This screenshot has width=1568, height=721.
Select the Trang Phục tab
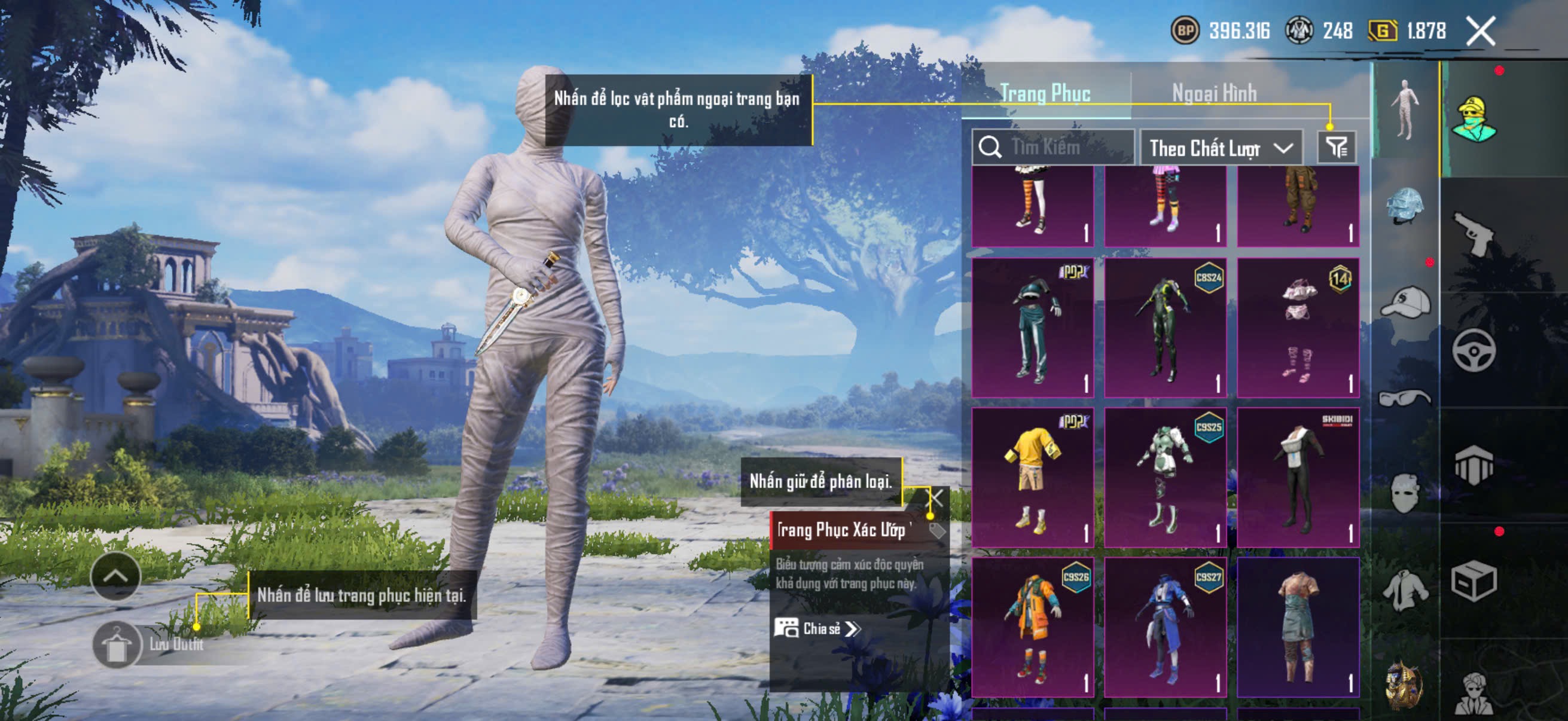(1045, 94)
